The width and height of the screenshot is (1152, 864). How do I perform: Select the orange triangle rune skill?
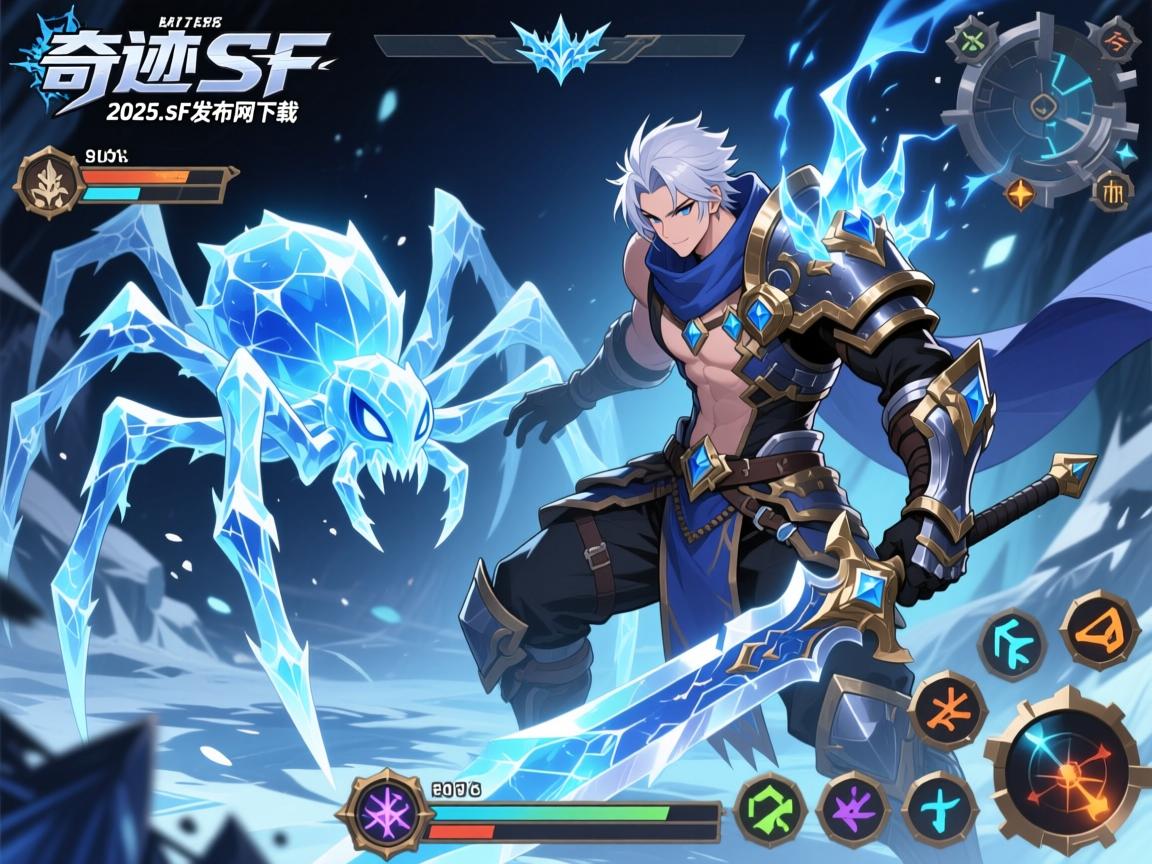1099,629
